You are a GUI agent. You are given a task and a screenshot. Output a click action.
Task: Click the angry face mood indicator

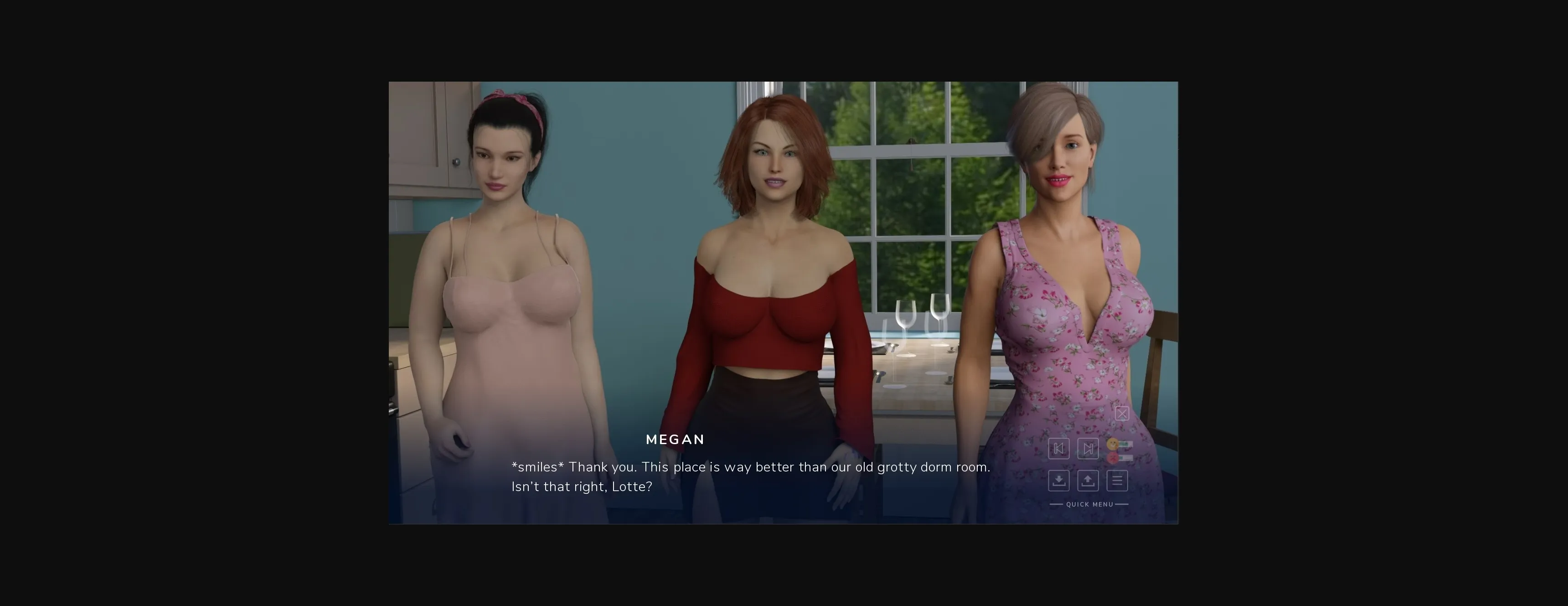tap(1113, 458)
